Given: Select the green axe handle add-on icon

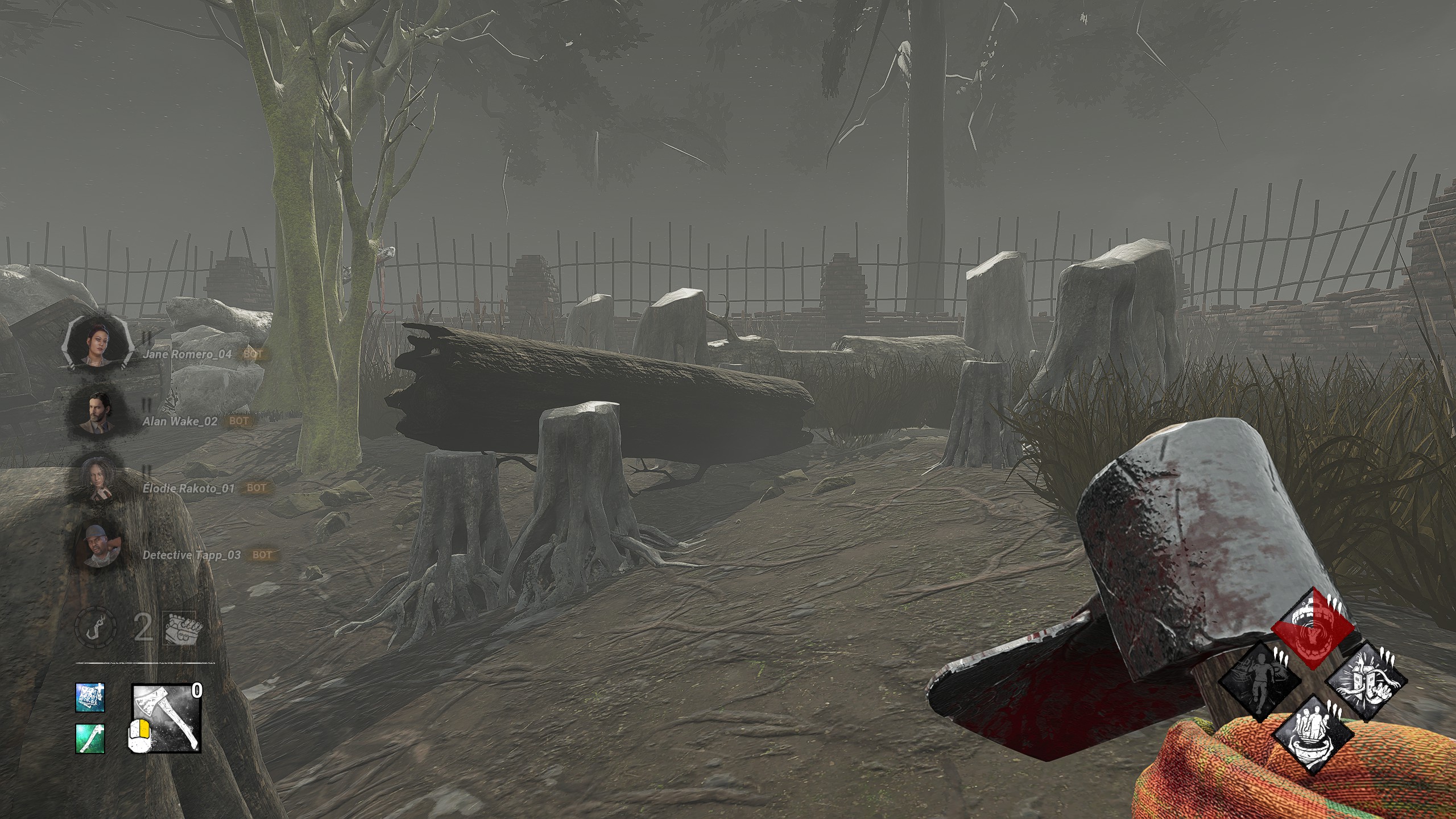Looking at the screenshot, I should [90, 737].
